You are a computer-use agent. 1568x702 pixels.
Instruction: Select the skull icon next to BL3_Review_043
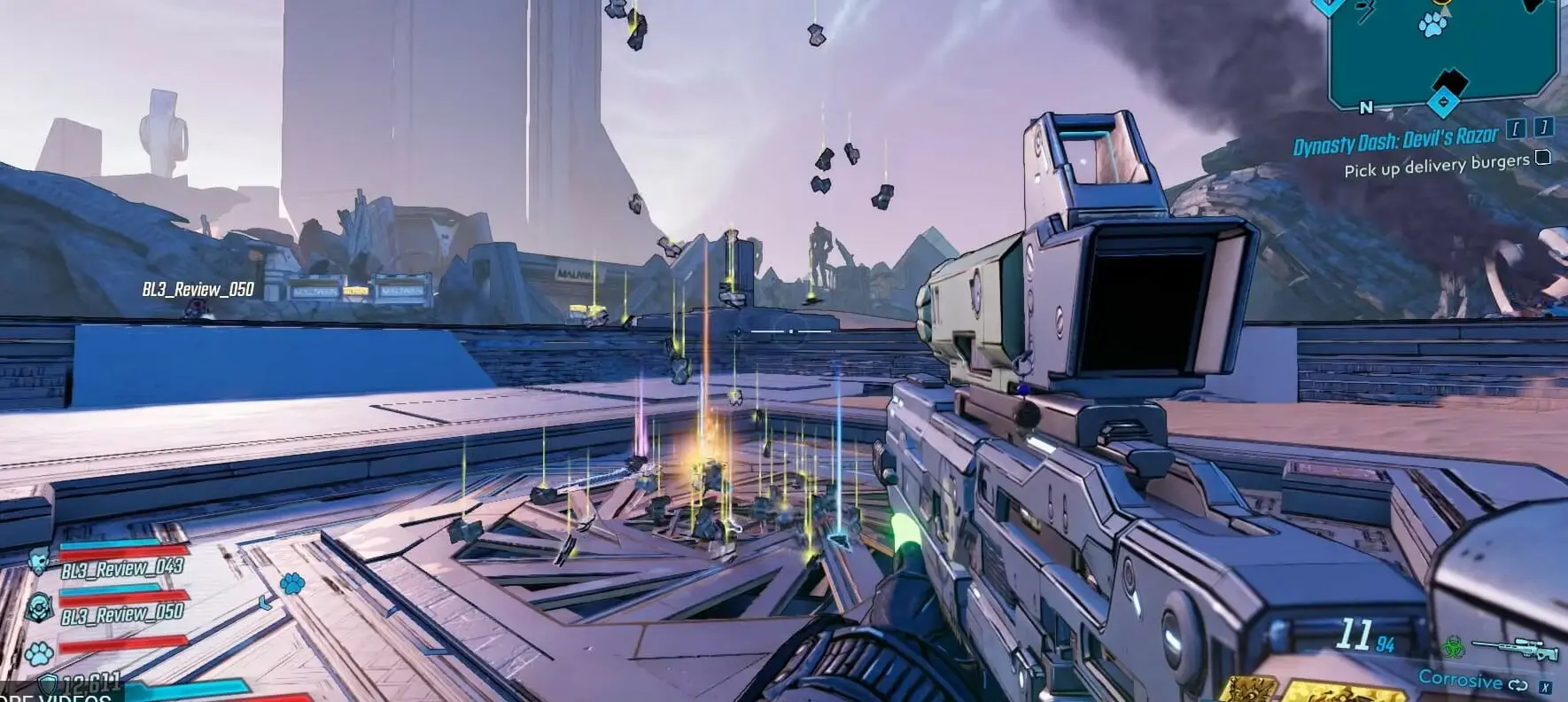[40, 560]
